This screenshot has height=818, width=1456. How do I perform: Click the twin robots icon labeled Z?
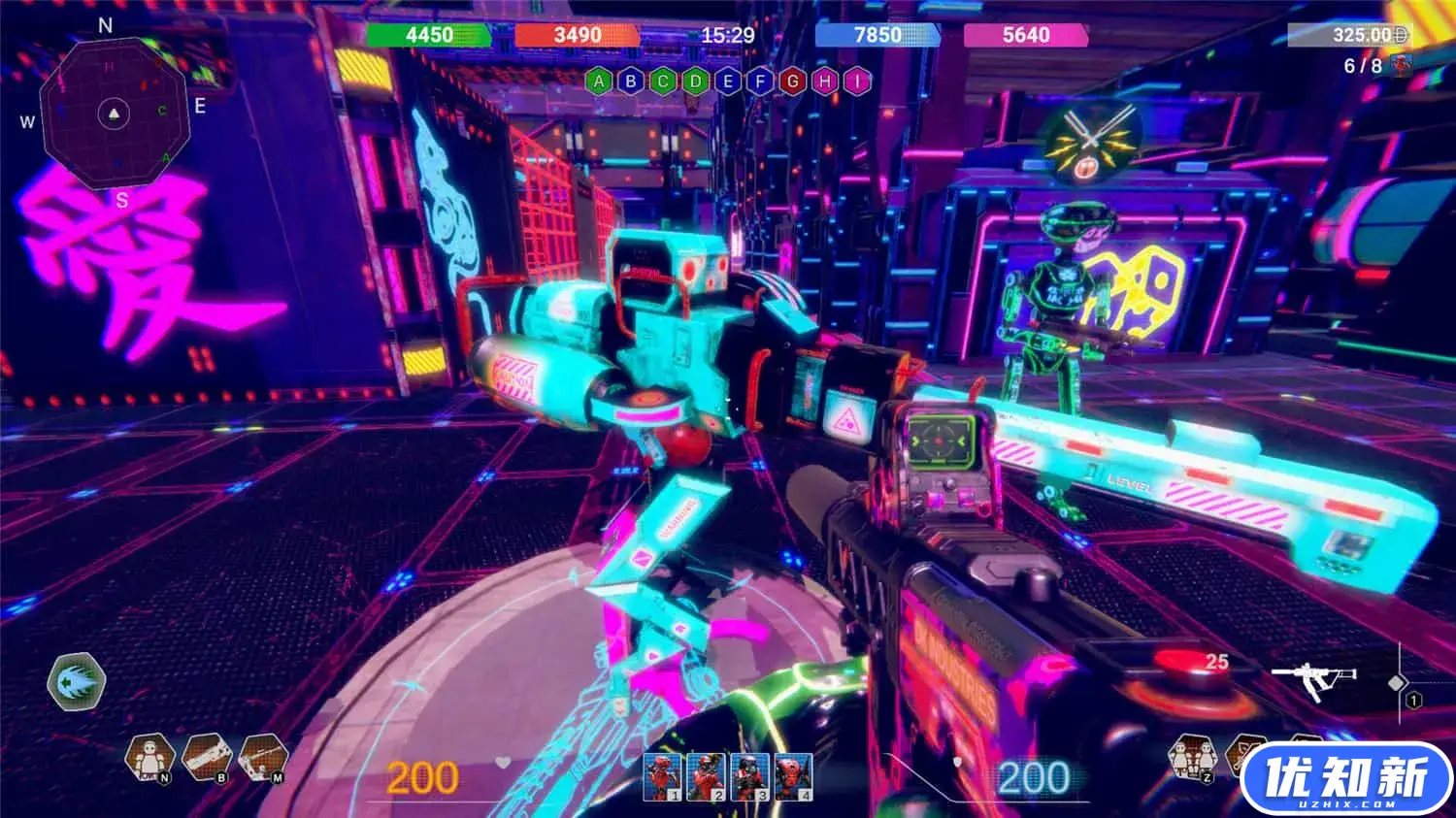[1191, 756]
